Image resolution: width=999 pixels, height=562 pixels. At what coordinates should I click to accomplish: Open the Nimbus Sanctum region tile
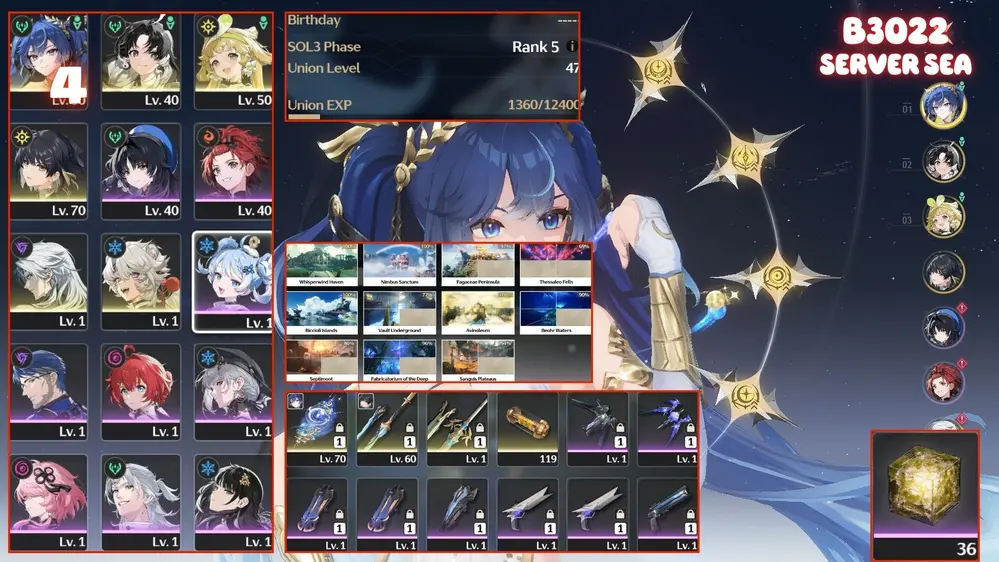pyautogui.click(x=400, y=264)
